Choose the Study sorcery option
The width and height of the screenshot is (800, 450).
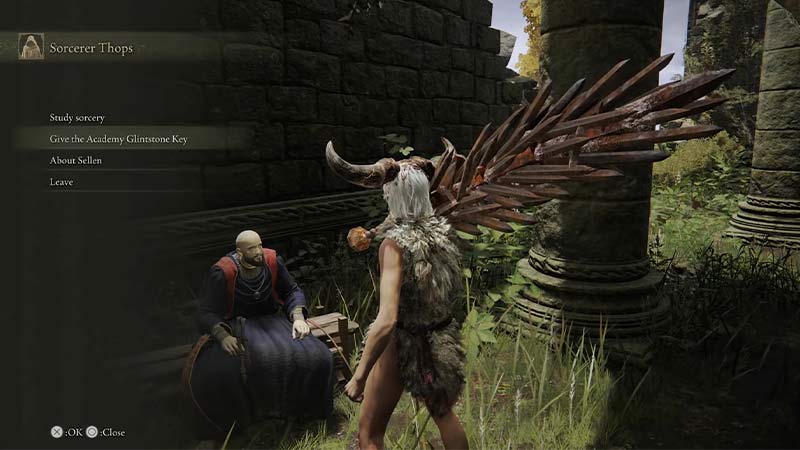tap(77, 118)
